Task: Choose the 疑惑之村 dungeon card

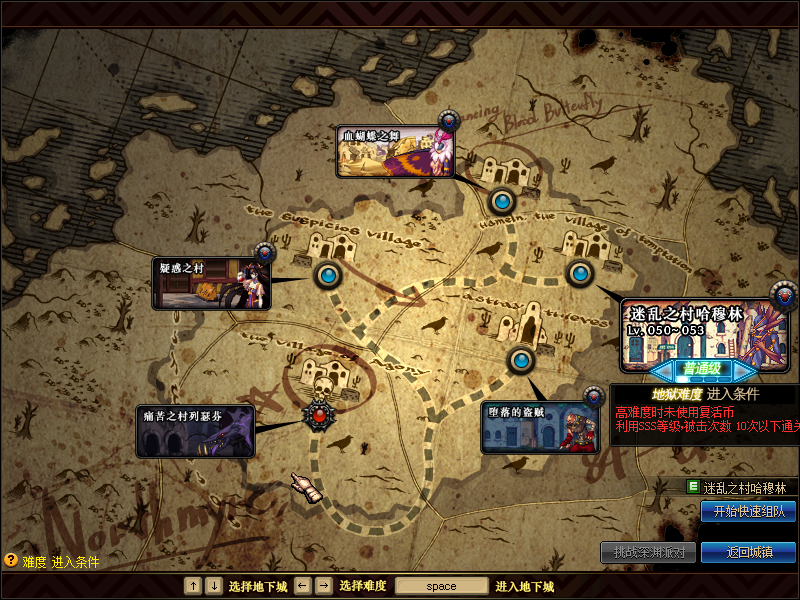Action: (x=211, y=283)
